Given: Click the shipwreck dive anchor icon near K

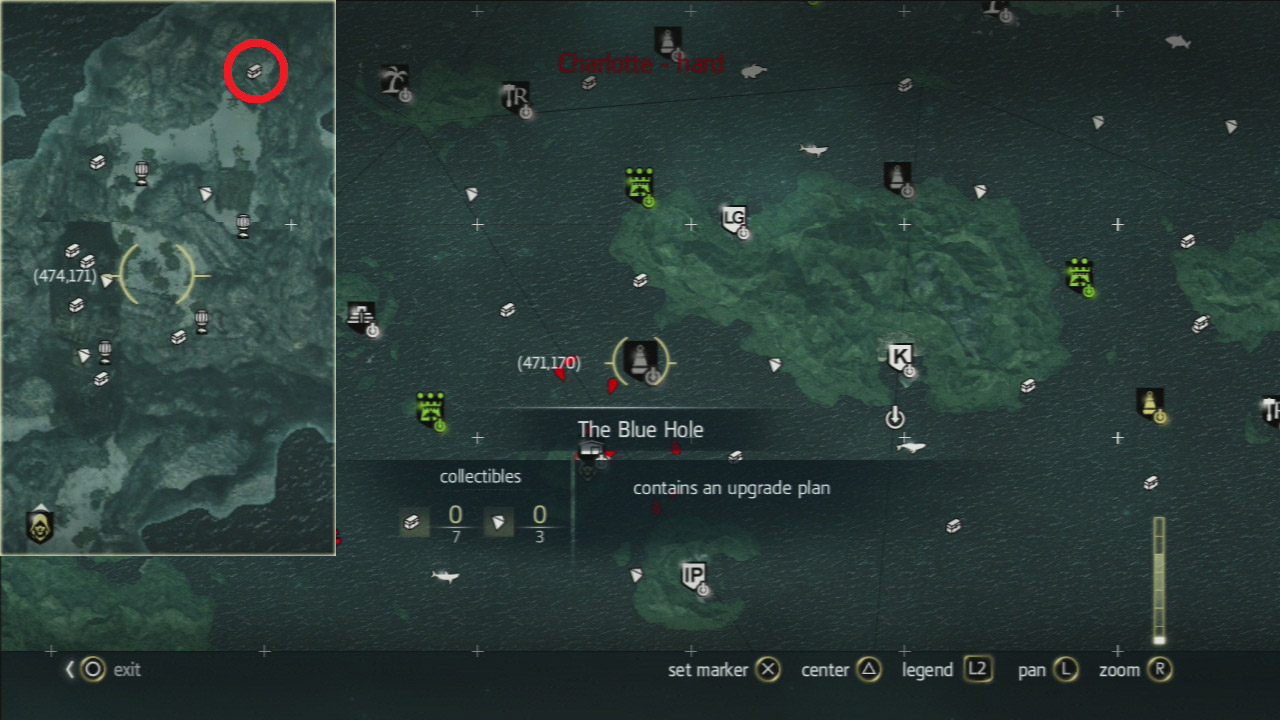Looking at the screenshot, I should click(893, 416).
